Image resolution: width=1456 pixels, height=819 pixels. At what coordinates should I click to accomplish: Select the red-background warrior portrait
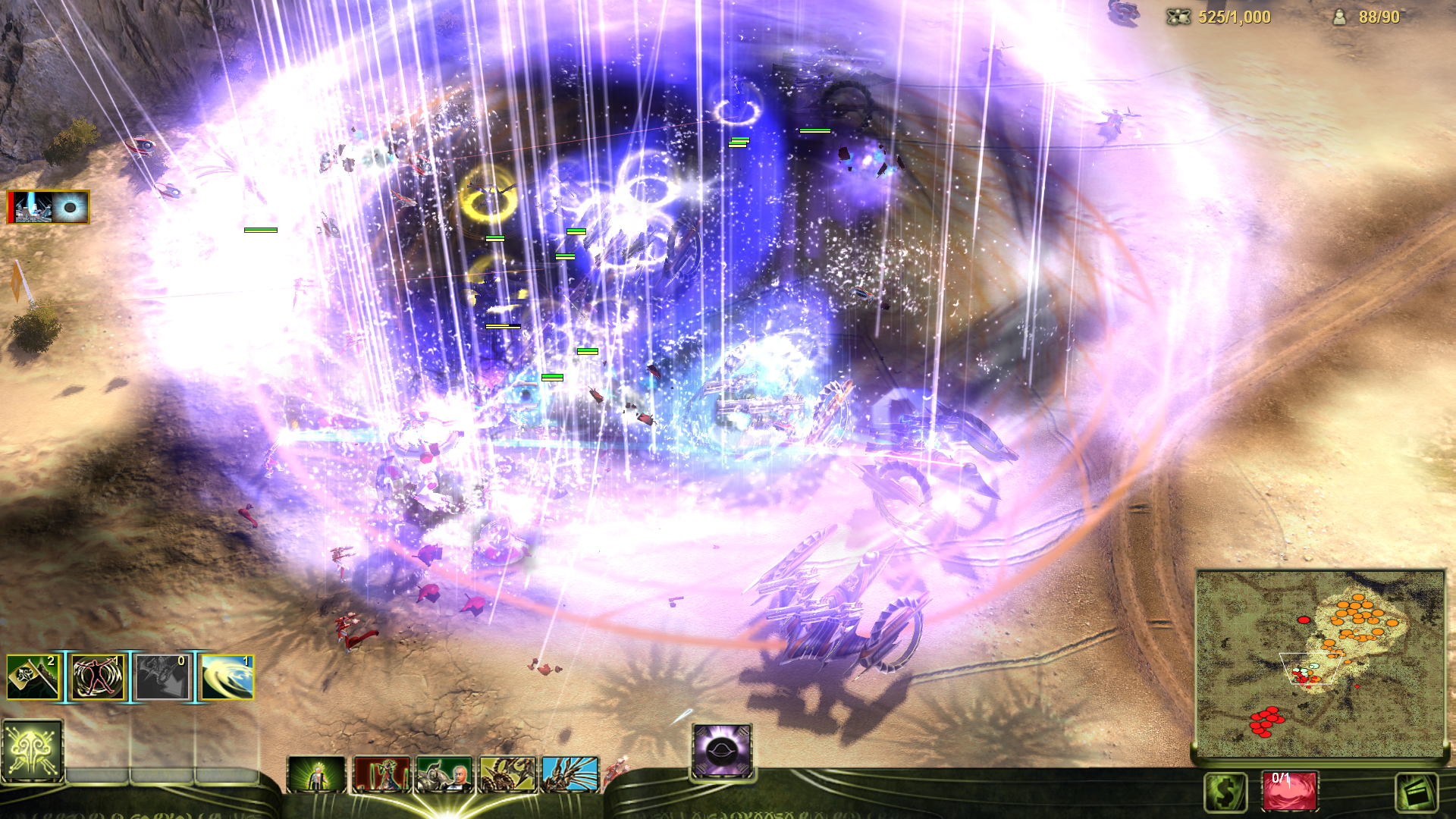[x=381, y=774]
